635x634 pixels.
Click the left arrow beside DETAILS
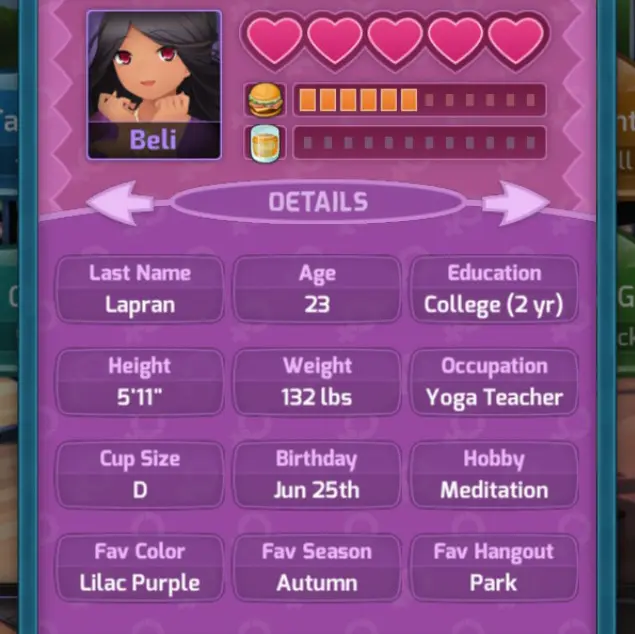[120, 204]
